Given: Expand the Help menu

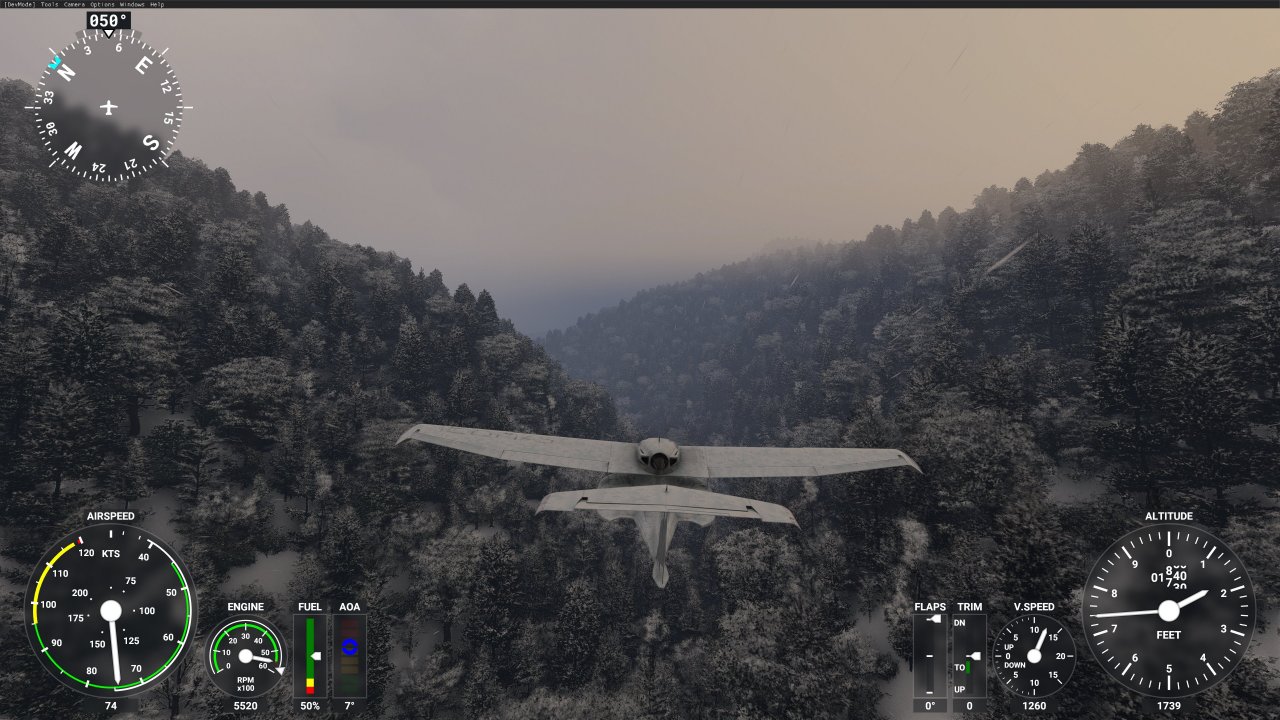Looking at the screenshot, I should click(157, 4).
